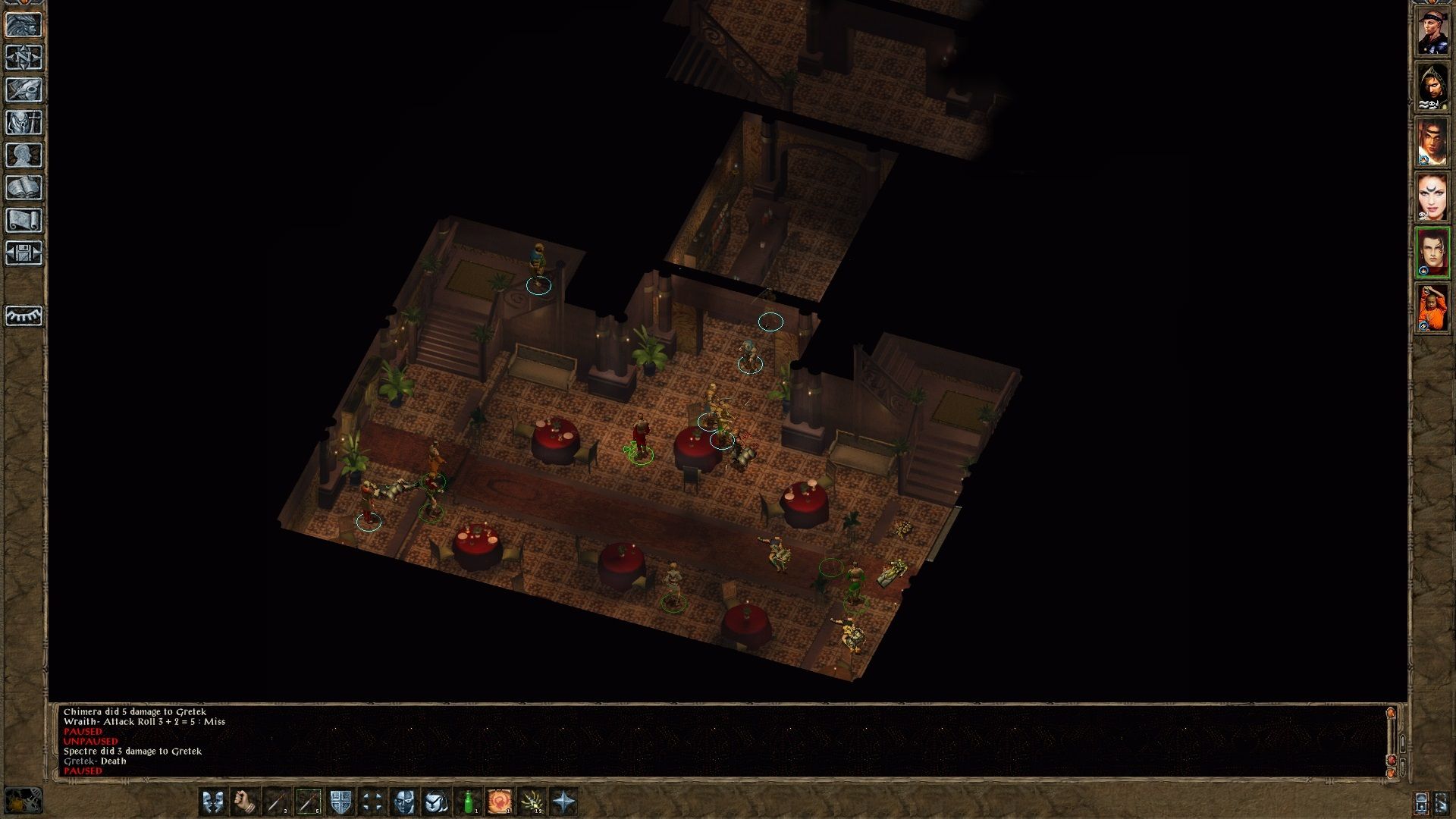Open special abilities with the four-pointed star button

(x=564, y=801)
